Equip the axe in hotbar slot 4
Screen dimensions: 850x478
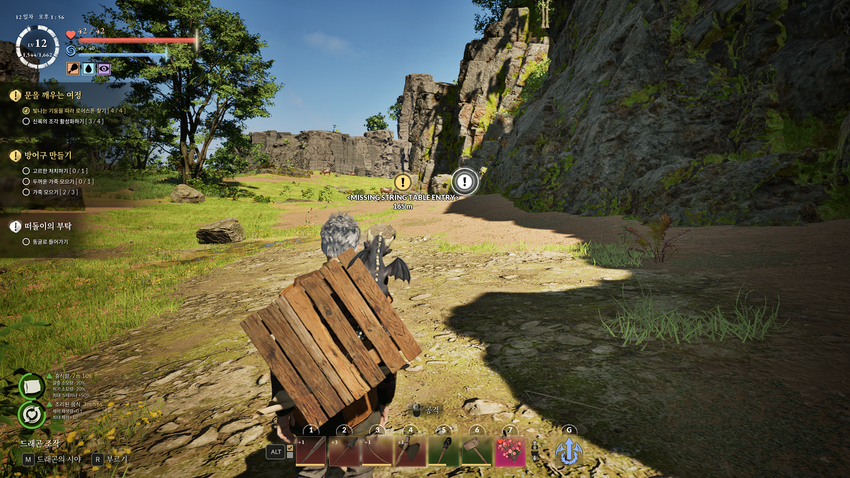(x=410, y=451)
